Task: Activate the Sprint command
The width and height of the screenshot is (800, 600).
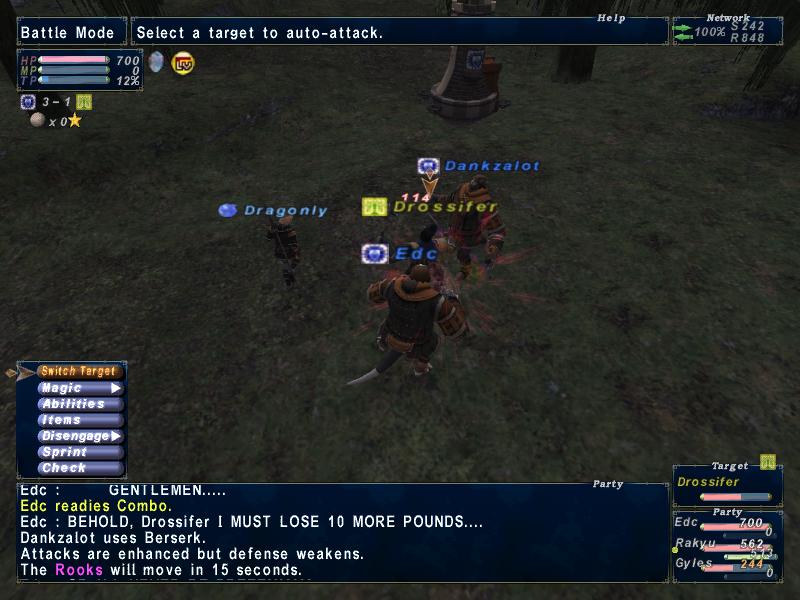Action: point(80,452)
